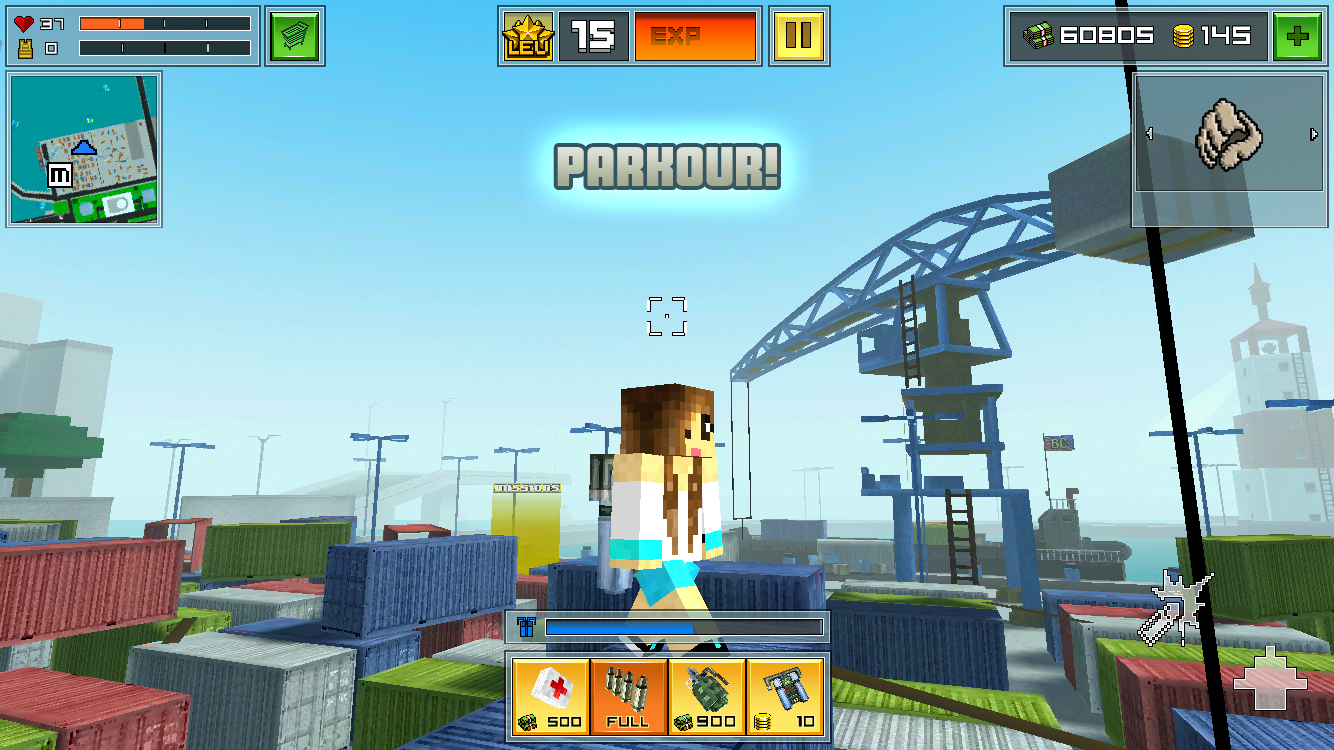Buy the medkit for 500
1334x750 pixels.
[550, 695]
